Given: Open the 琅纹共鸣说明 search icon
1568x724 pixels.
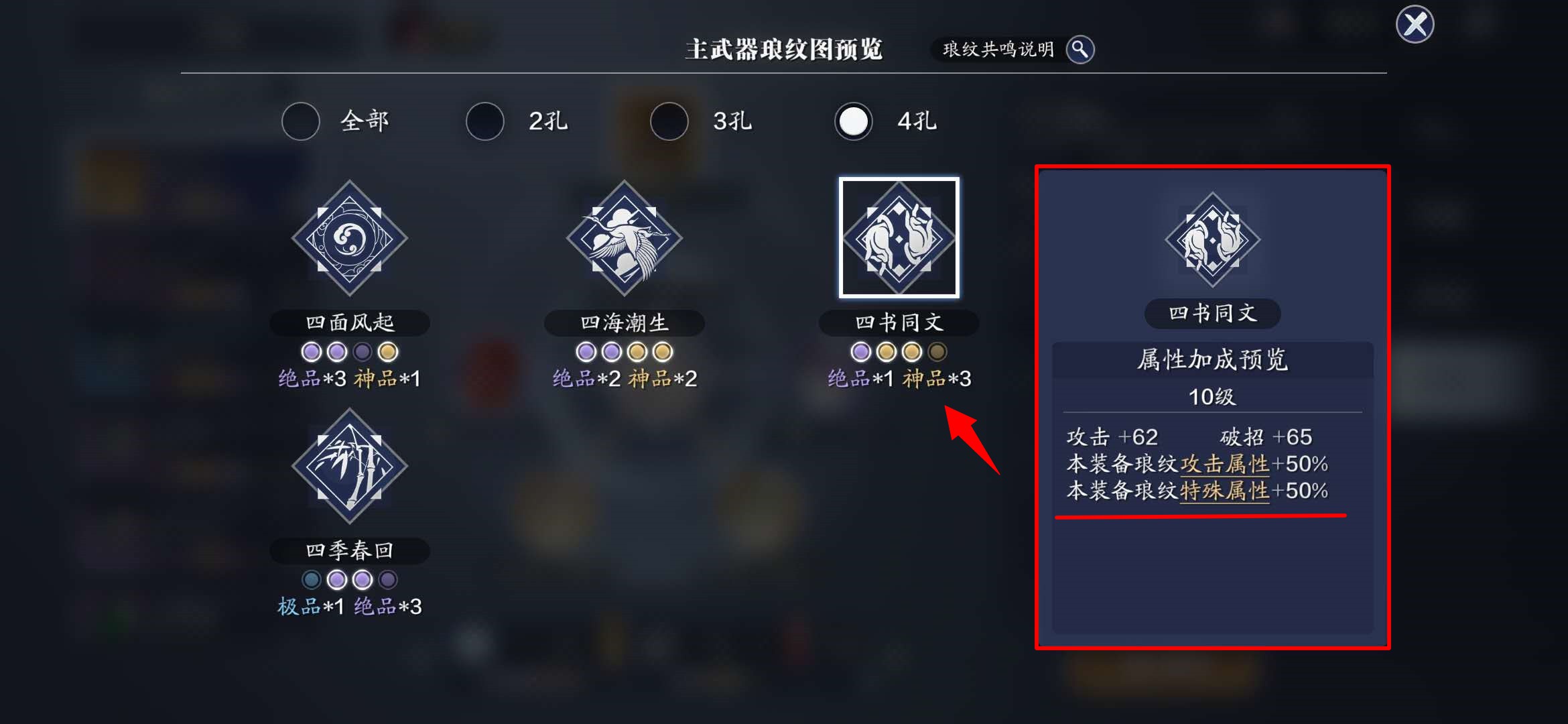Looking at the screenshot, I should click(1080, 50).
